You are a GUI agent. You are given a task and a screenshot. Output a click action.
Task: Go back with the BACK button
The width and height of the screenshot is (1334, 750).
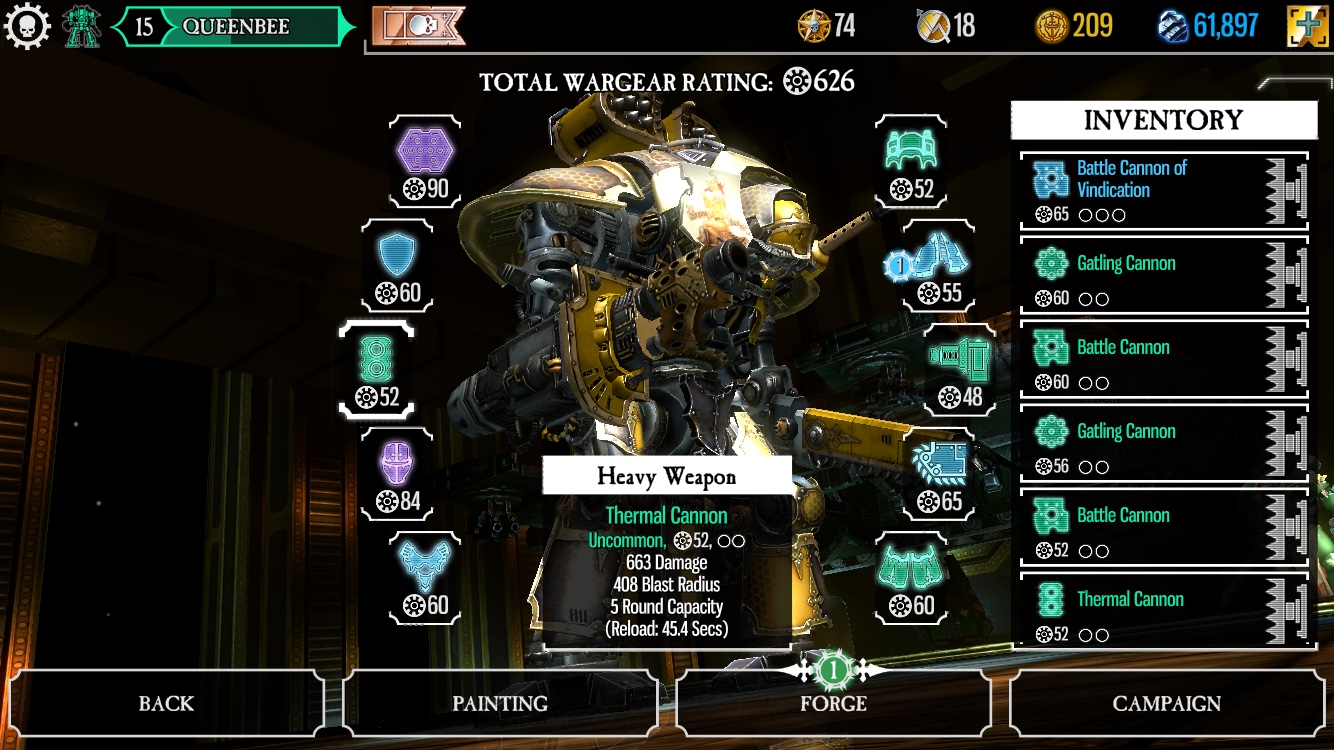tap(166, 703)
